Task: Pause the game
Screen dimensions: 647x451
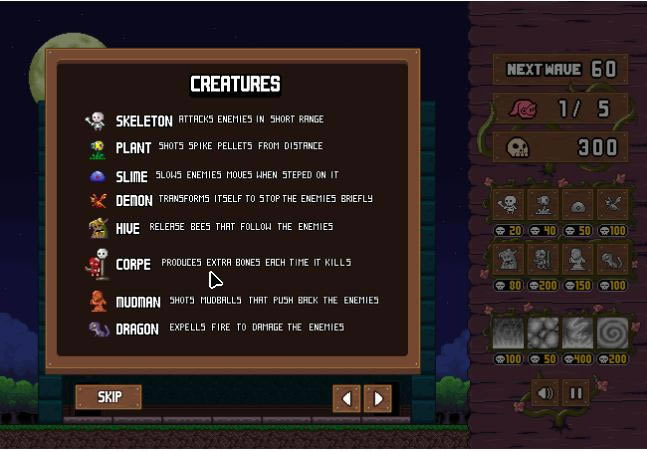Action: click(x=575, y=392)
